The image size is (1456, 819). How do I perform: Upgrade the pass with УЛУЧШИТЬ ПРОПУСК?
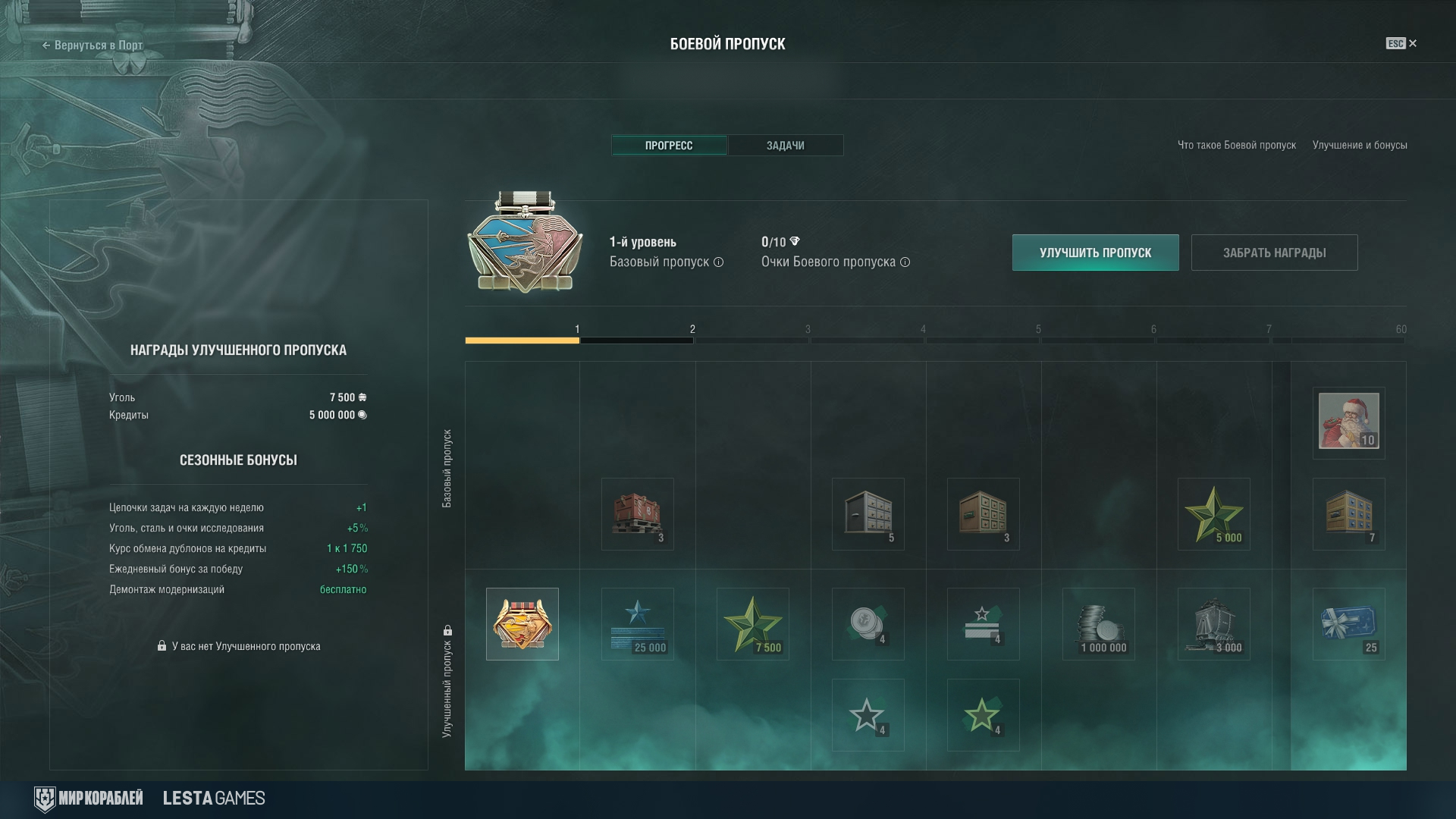click(1095, 253)
